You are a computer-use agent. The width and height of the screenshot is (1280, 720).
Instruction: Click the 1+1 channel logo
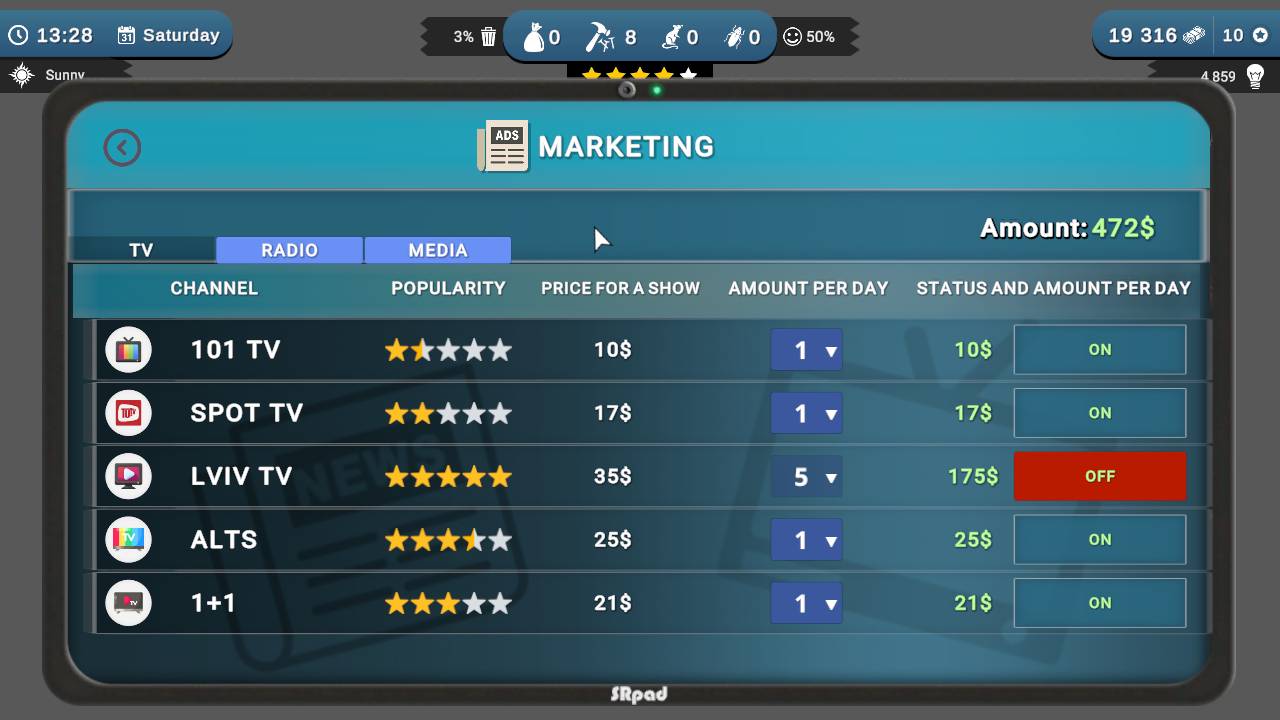click(128, 603)
